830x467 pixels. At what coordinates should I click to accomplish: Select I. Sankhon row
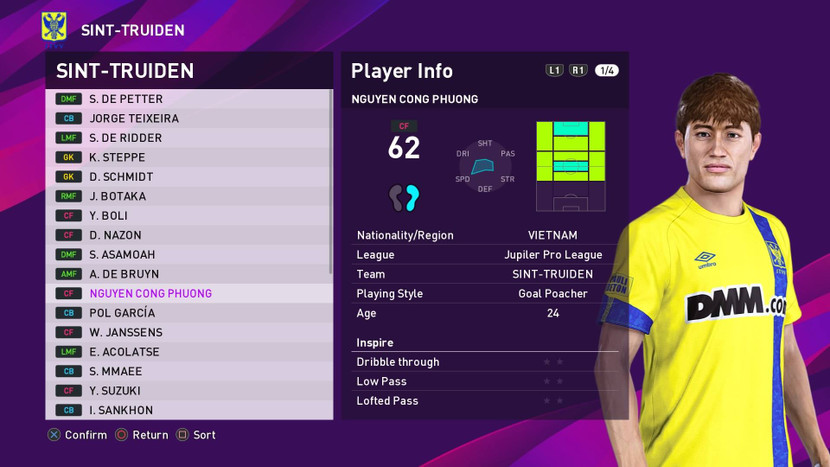coord(190,410)
